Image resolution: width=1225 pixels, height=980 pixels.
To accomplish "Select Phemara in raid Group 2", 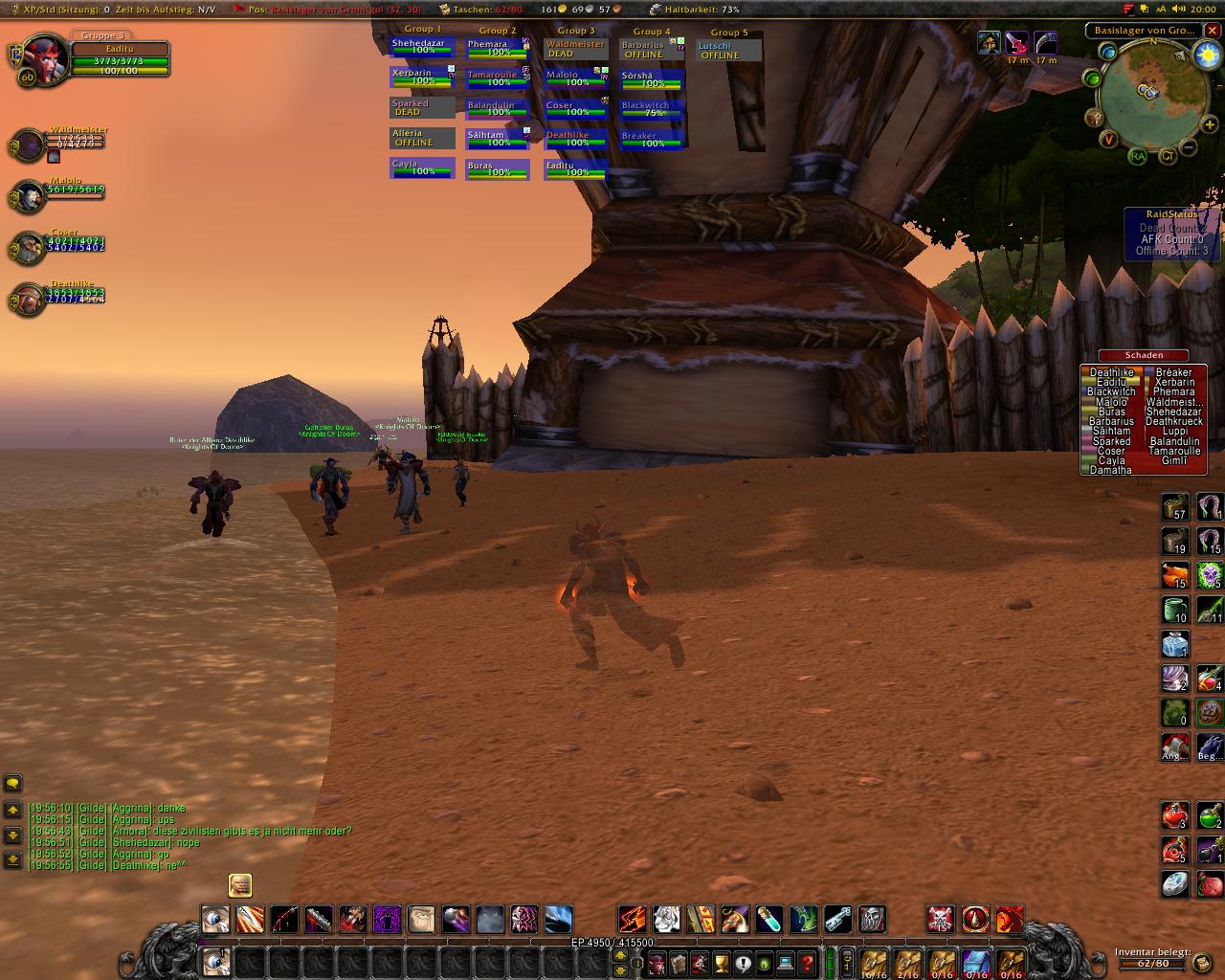I will tap(498, 48).
